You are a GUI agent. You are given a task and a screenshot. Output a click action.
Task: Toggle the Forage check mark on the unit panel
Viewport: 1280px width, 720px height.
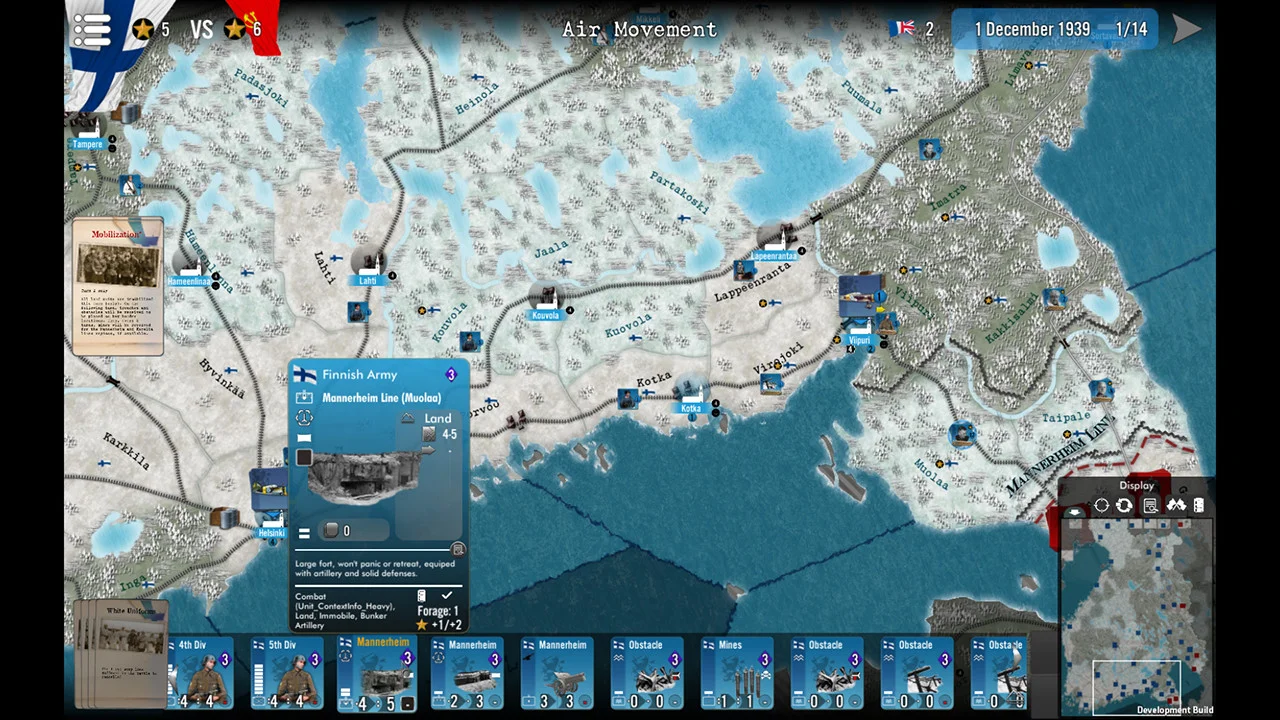tap(447, 595)
